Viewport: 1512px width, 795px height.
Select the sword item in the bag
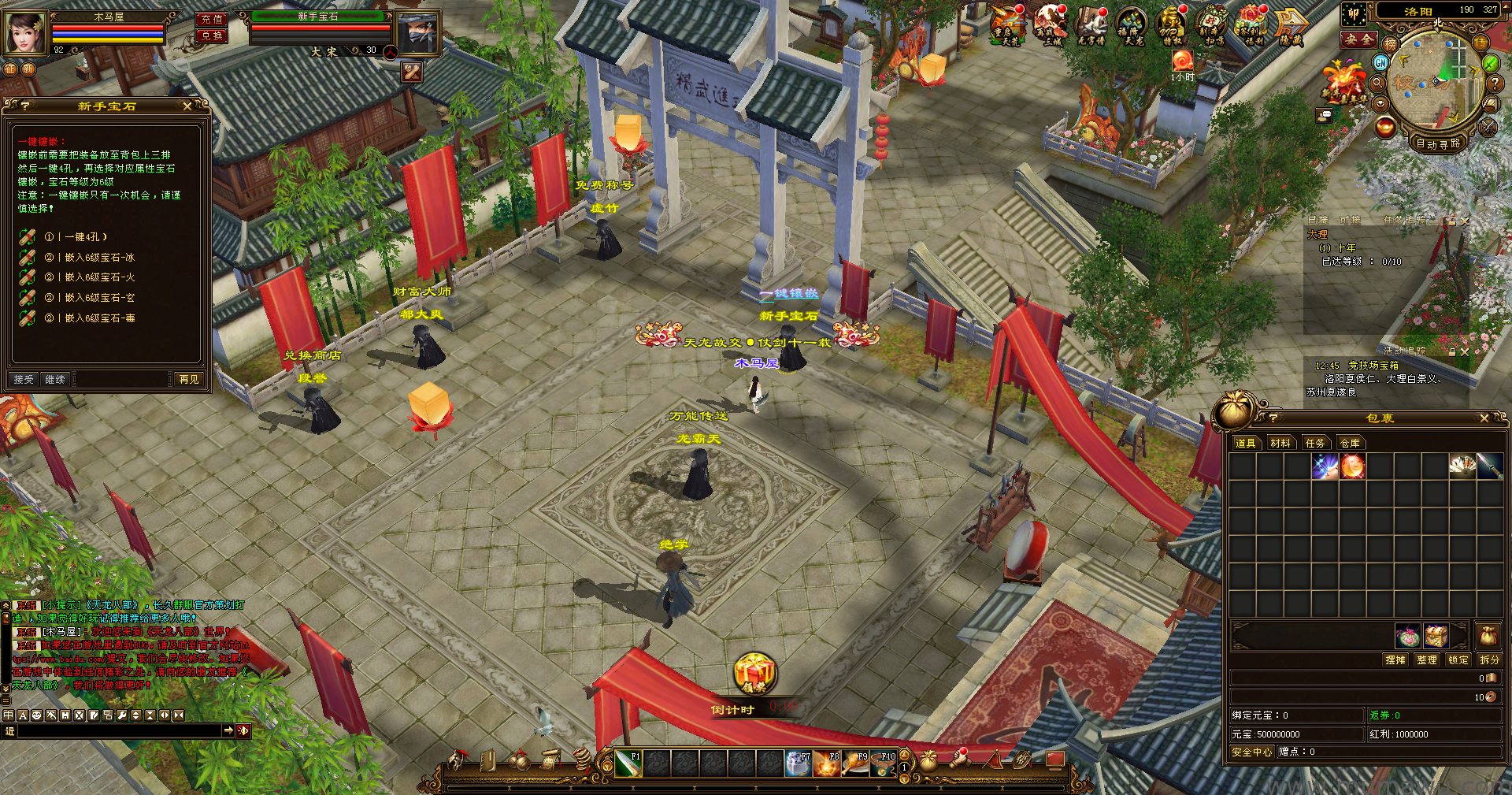[1489, 466]
